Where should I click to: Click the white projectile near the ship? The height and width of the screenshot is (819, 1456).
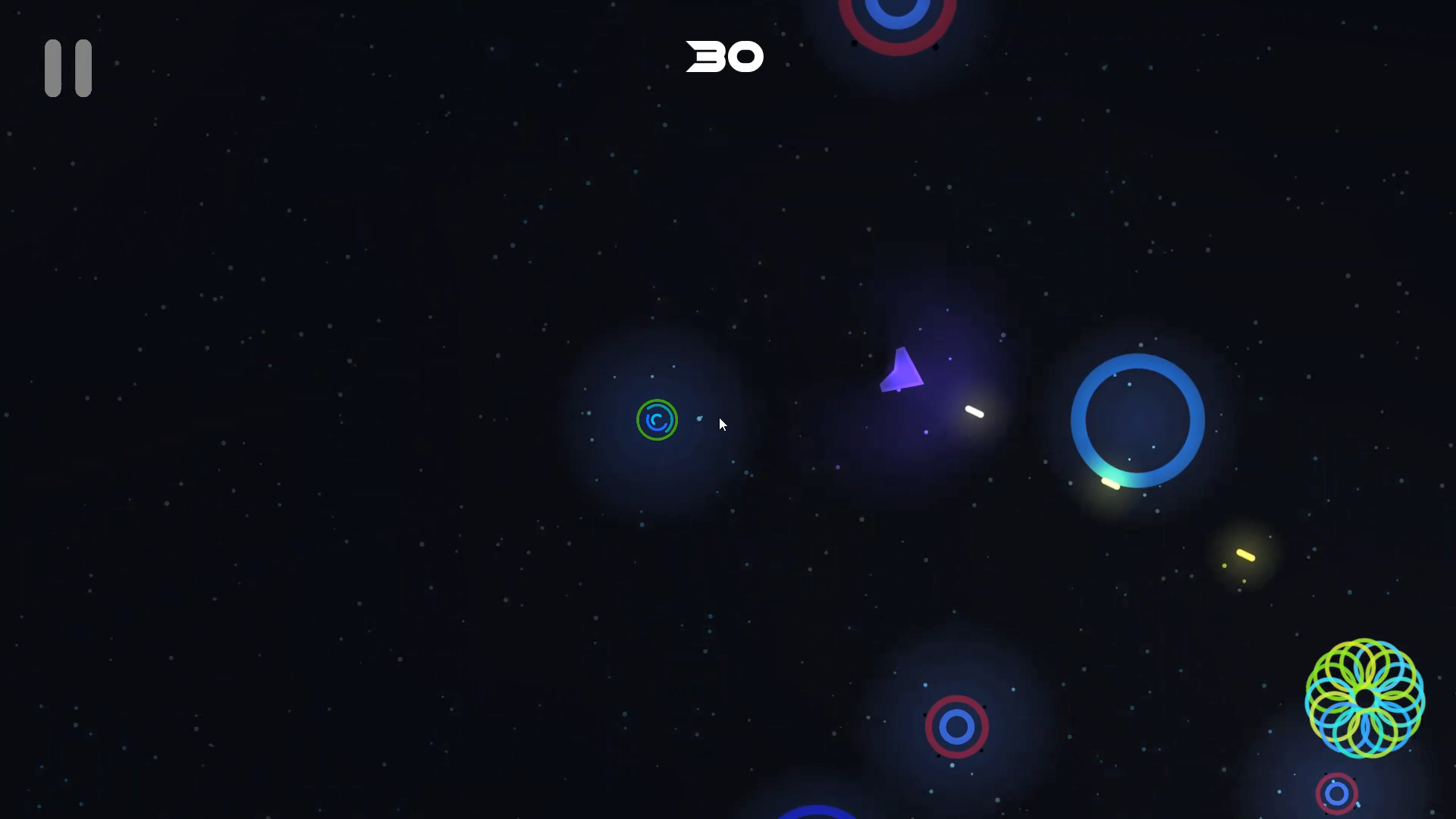point(973,413)
